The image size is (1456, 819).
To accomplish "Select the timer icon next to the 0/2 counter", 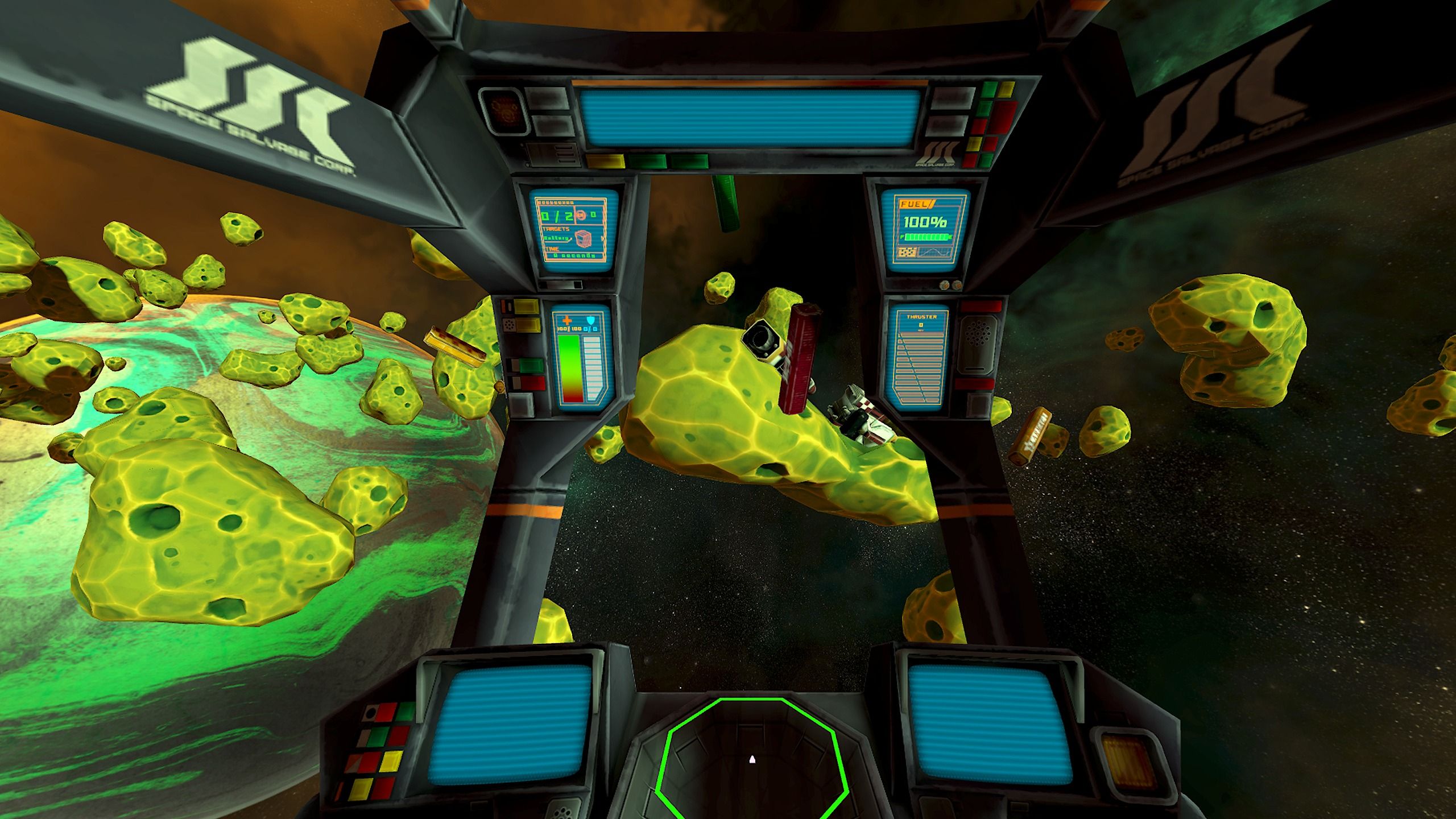I will (x=582, y=214).
